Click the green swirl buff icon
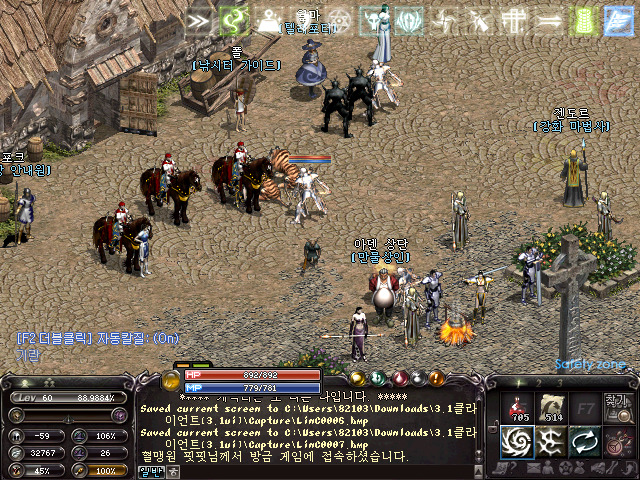640x480 pixels. tap(234, 20)
